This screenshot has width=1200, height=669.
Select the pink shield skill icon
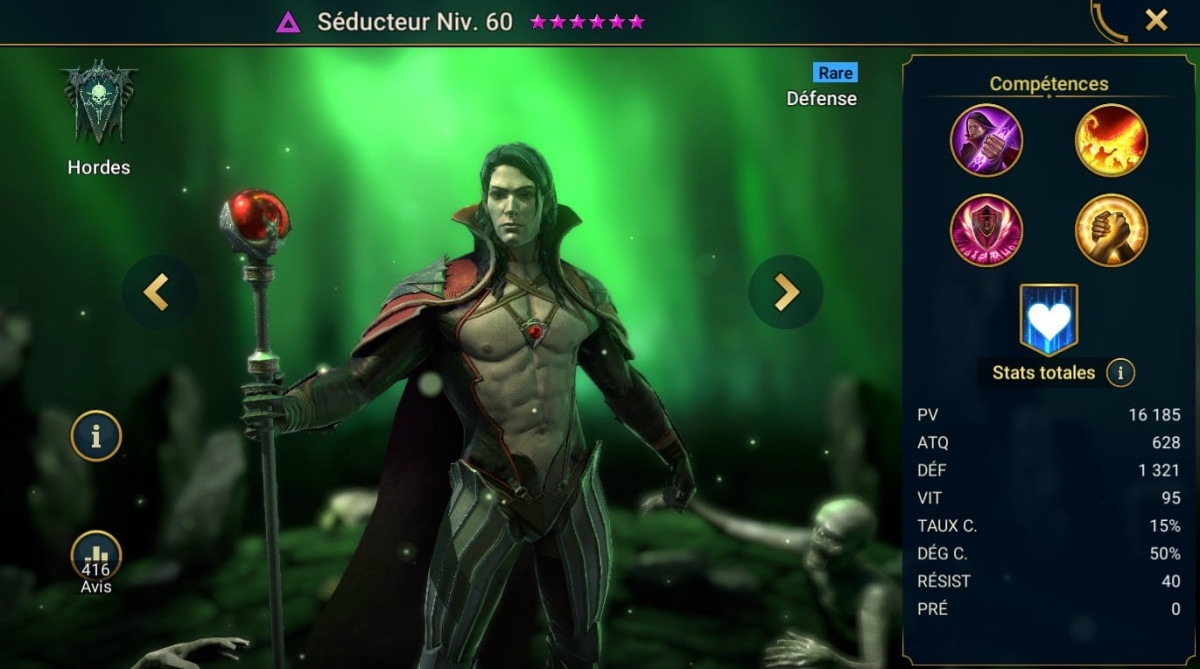[x=986, y=230]
